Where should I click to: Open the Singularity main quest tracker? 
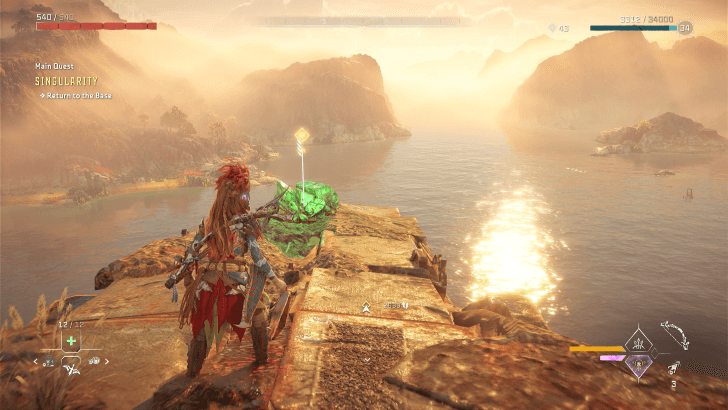[x=65, y=80]
